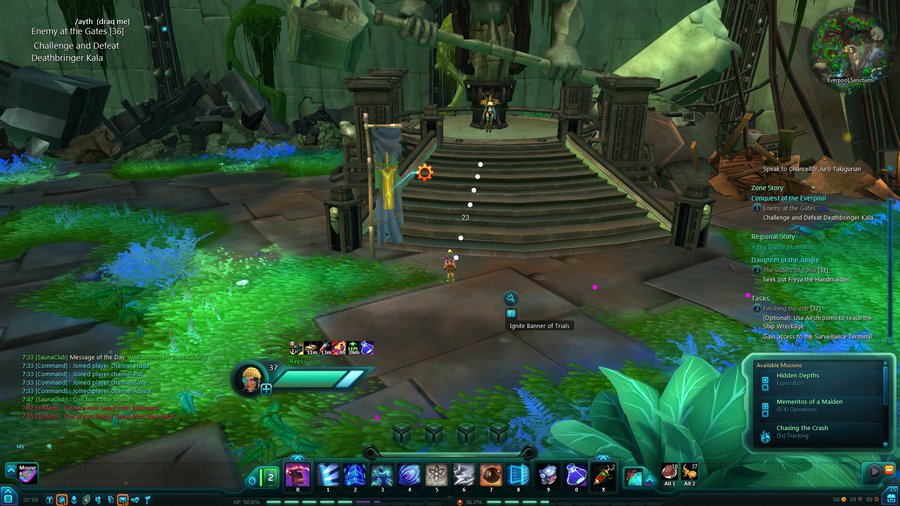The image size is (900, 506).
Task: Select the Mementos of a Maiden mission
Action: tap(812, 405)
